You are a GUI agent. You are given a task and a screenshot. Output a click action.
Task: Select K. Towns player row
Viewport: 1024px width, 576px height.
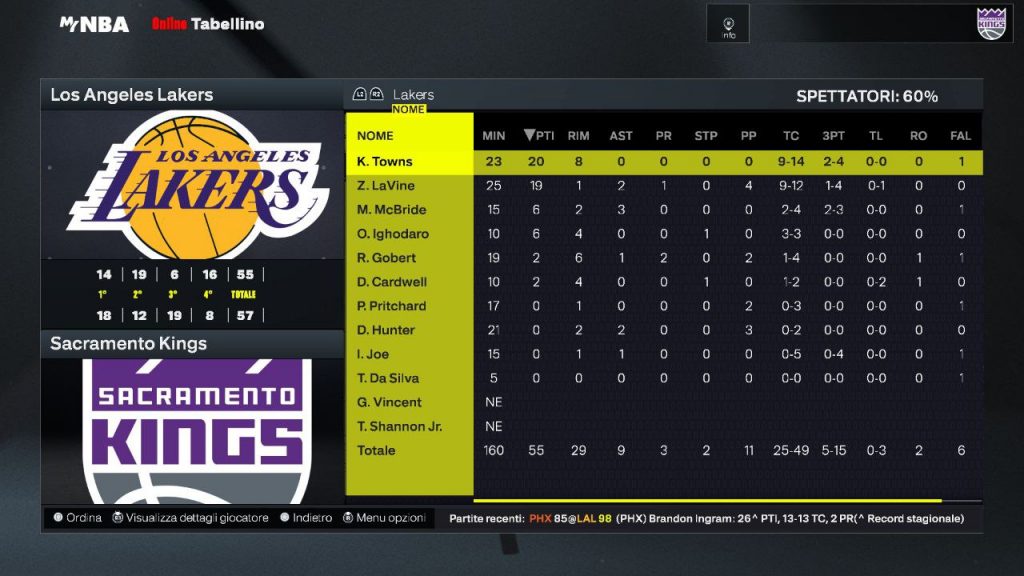(385, 161)
